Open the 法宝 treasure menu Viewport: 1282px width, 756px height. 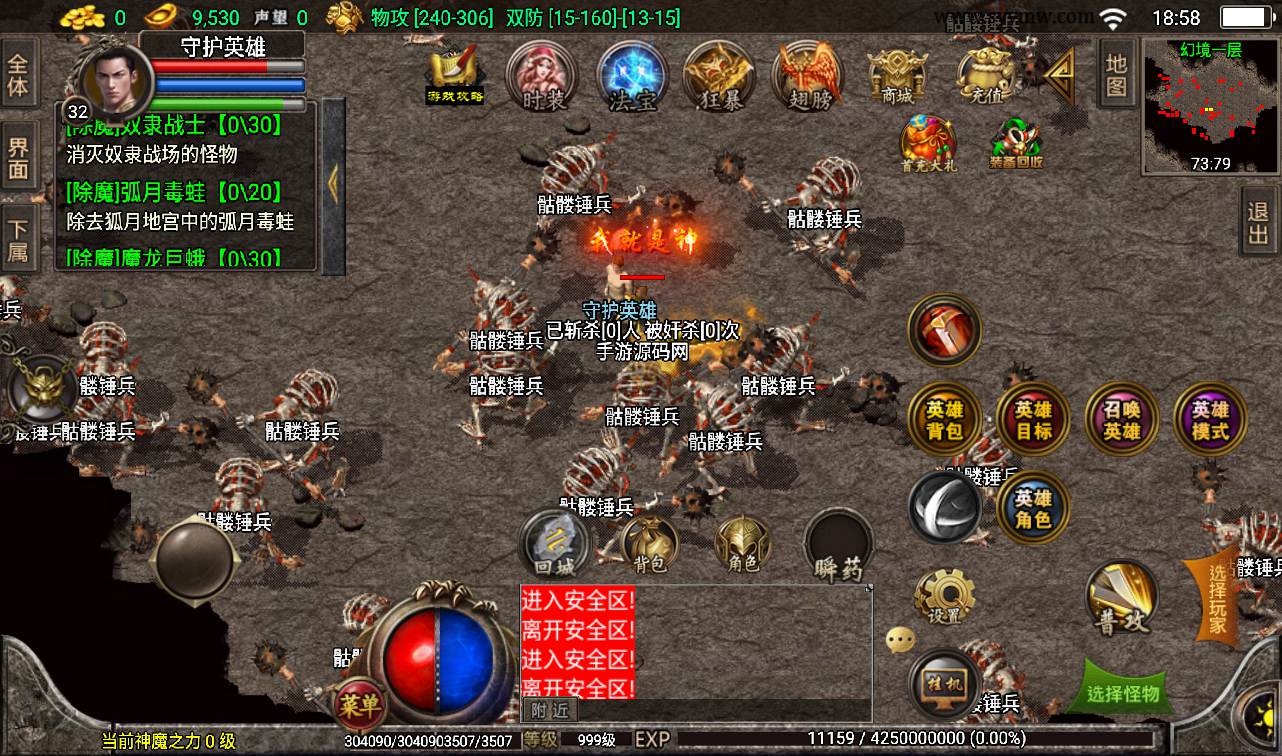pos(632,77)
